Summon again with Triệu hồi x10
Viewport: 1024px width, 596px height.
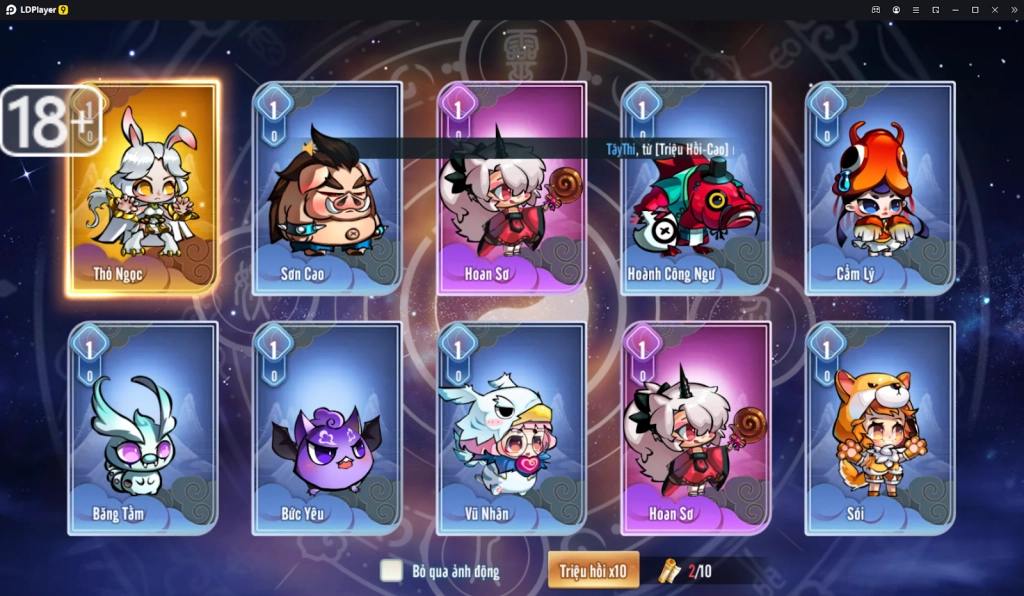[x=593, y=571]
